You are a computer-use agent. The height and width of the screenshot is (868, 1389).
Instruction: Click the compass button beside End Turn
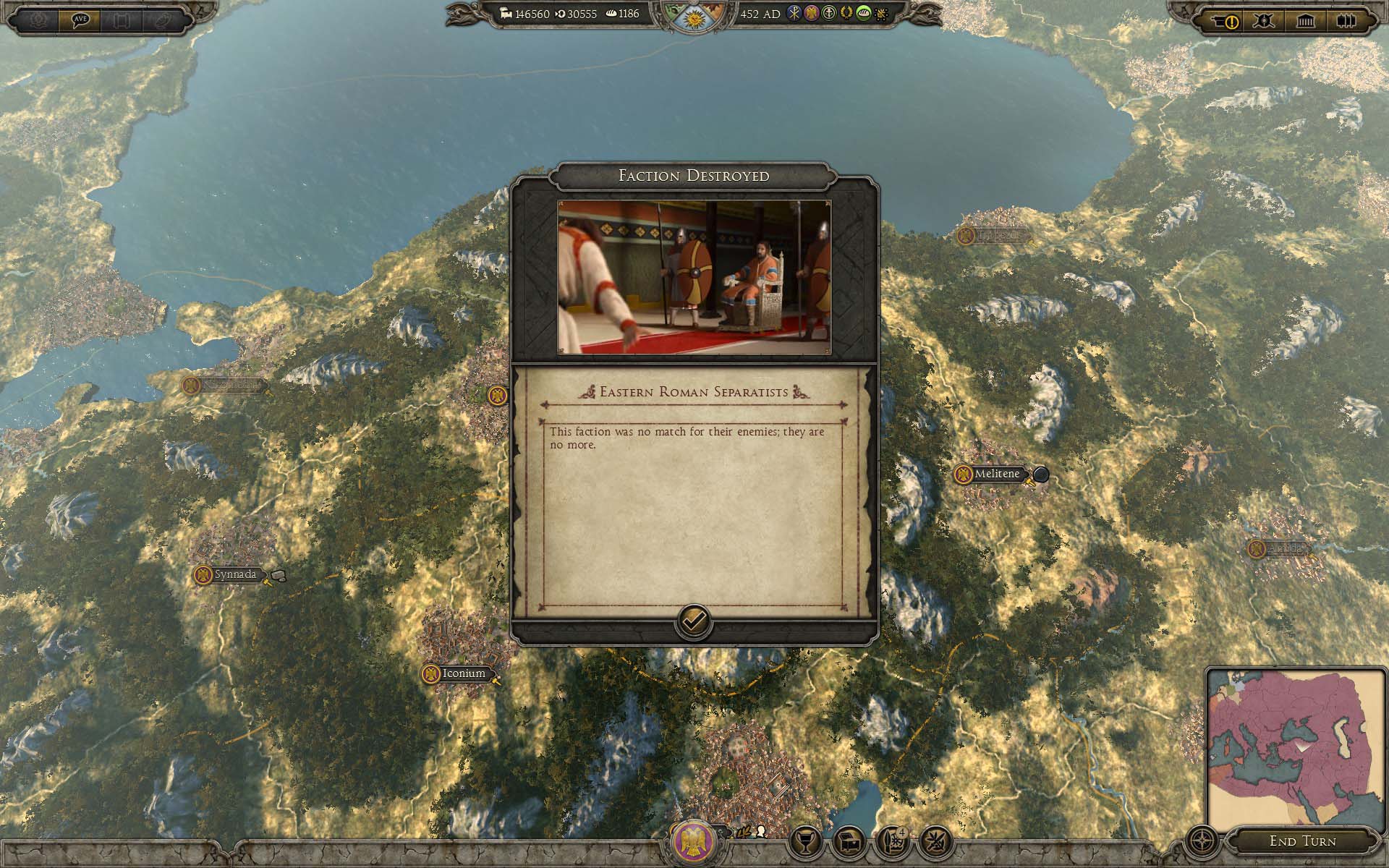1202,841
